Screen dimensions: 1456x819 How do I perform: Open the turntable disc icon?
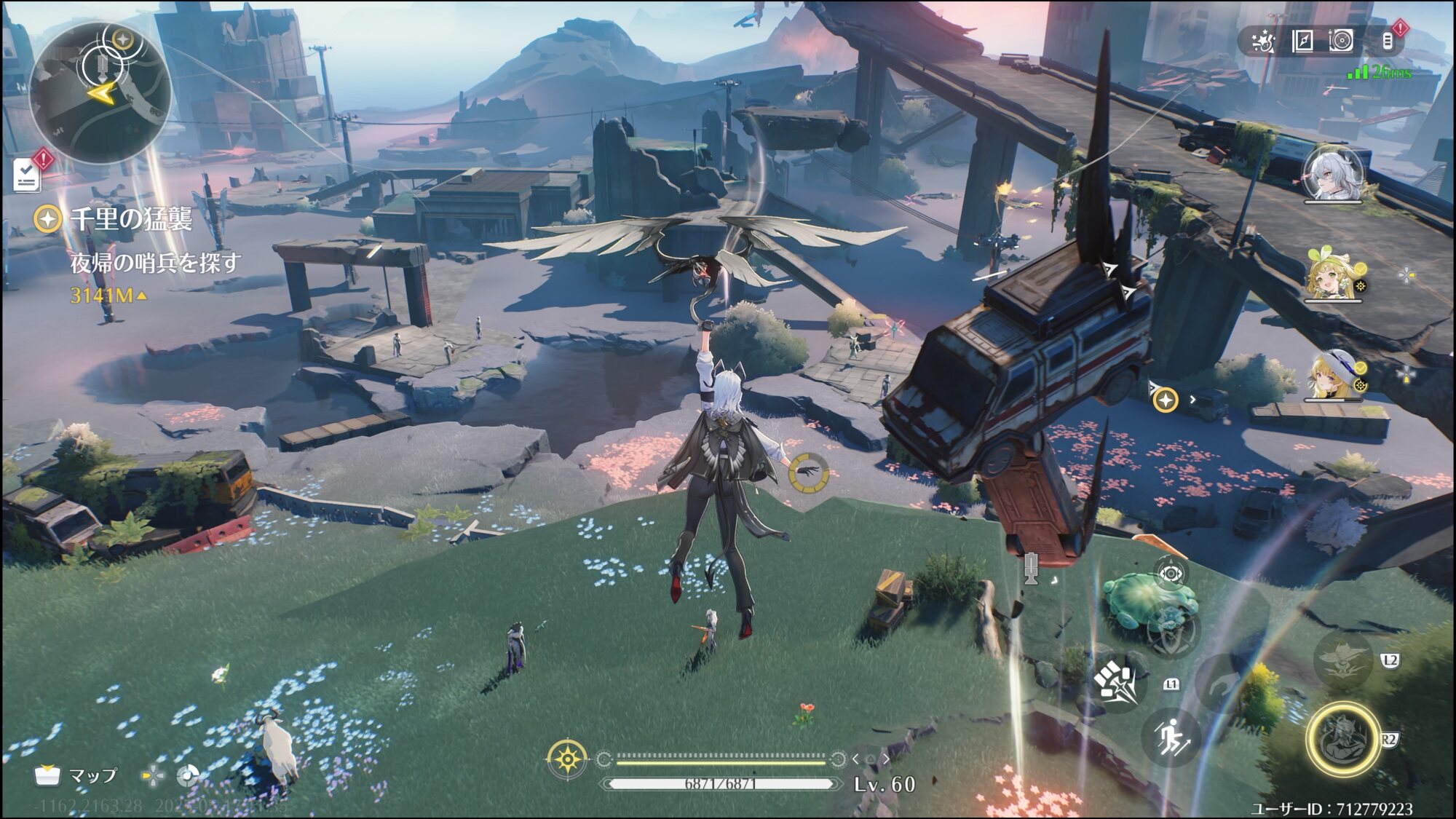point(1341,41)
